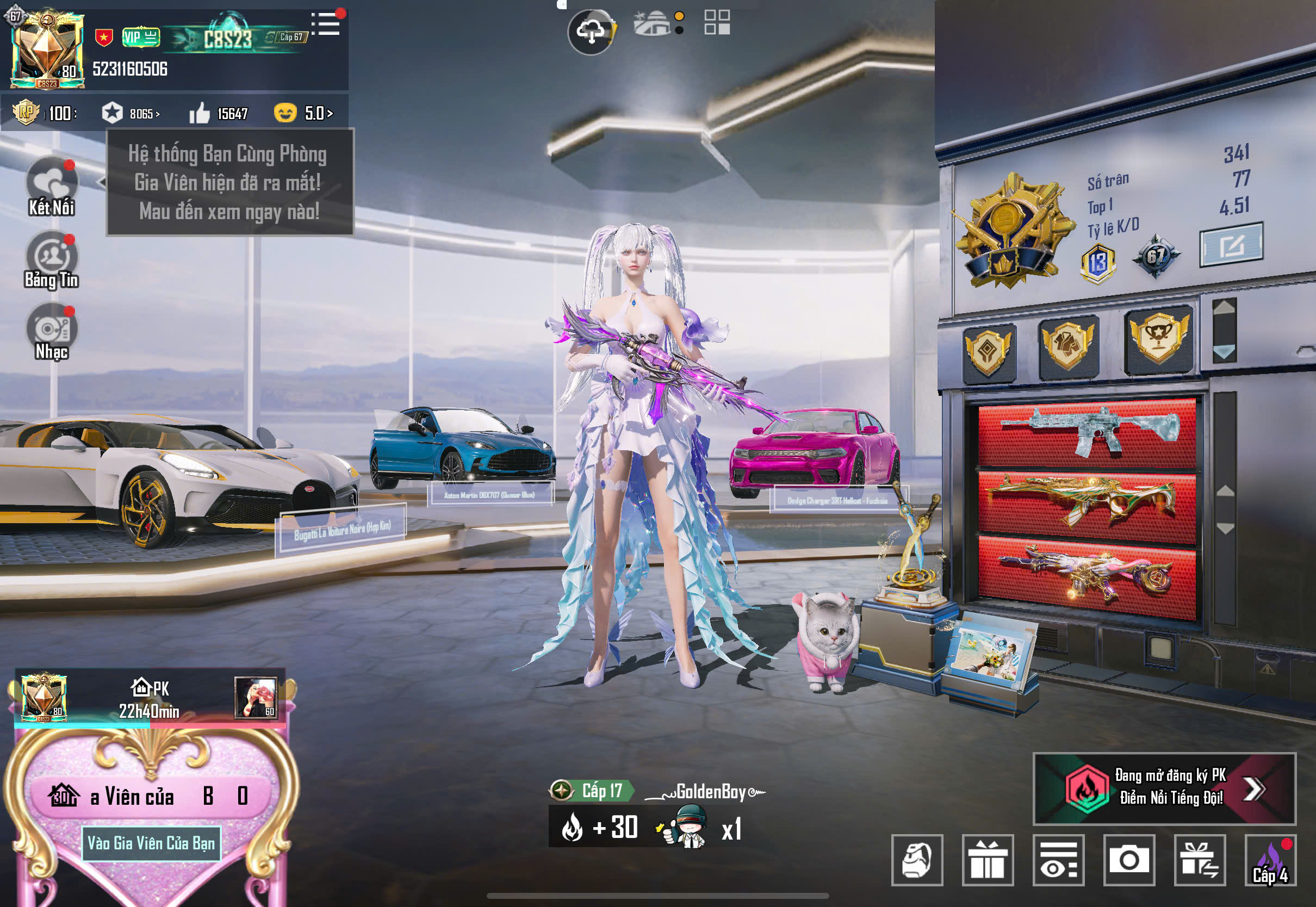Open the list menu with red dot
Screen dimensions: 1316x907
point(326,24)
